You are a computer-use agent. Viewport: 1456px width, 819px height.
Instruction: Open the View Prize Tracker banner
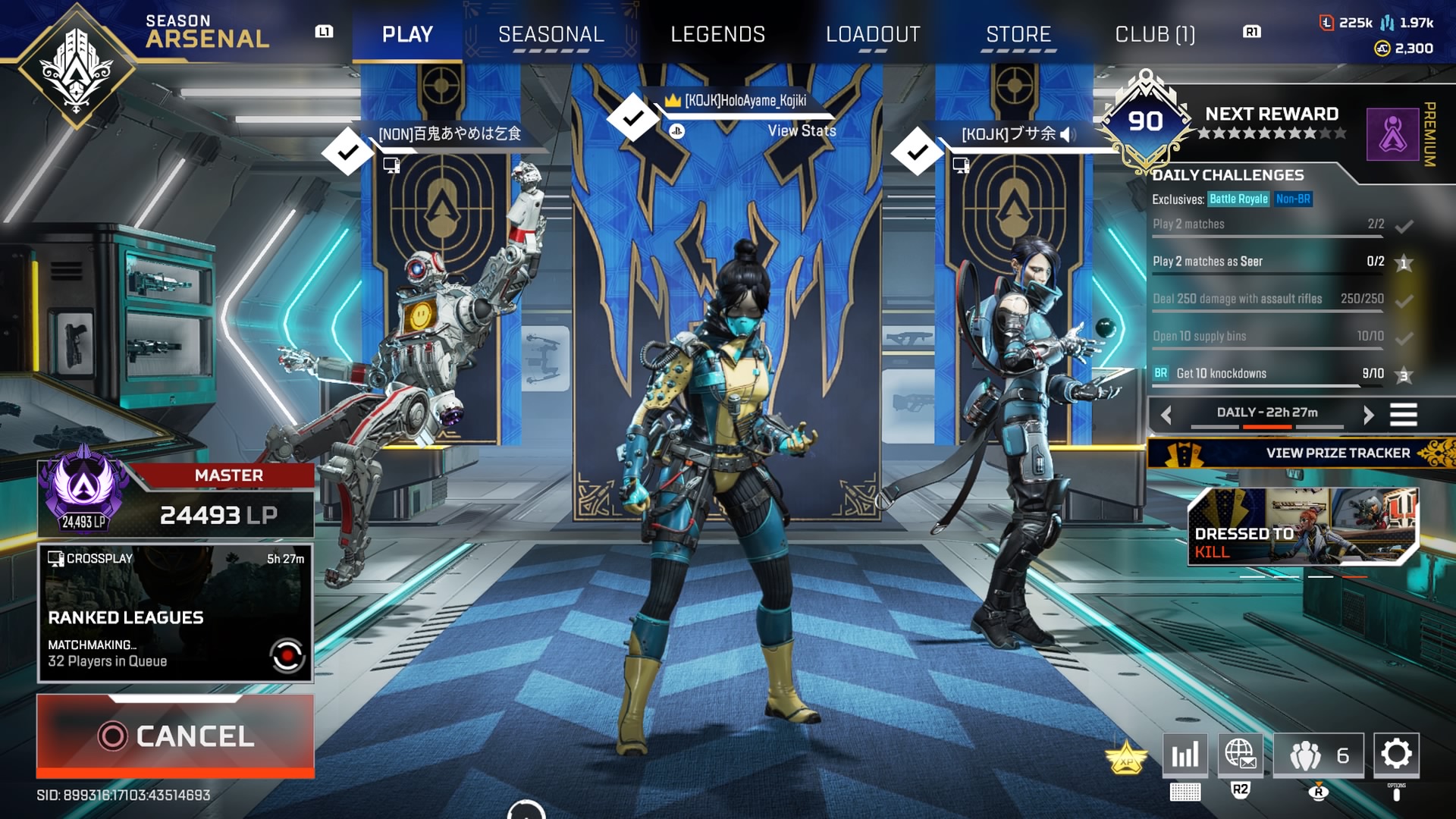[1301, 453]
